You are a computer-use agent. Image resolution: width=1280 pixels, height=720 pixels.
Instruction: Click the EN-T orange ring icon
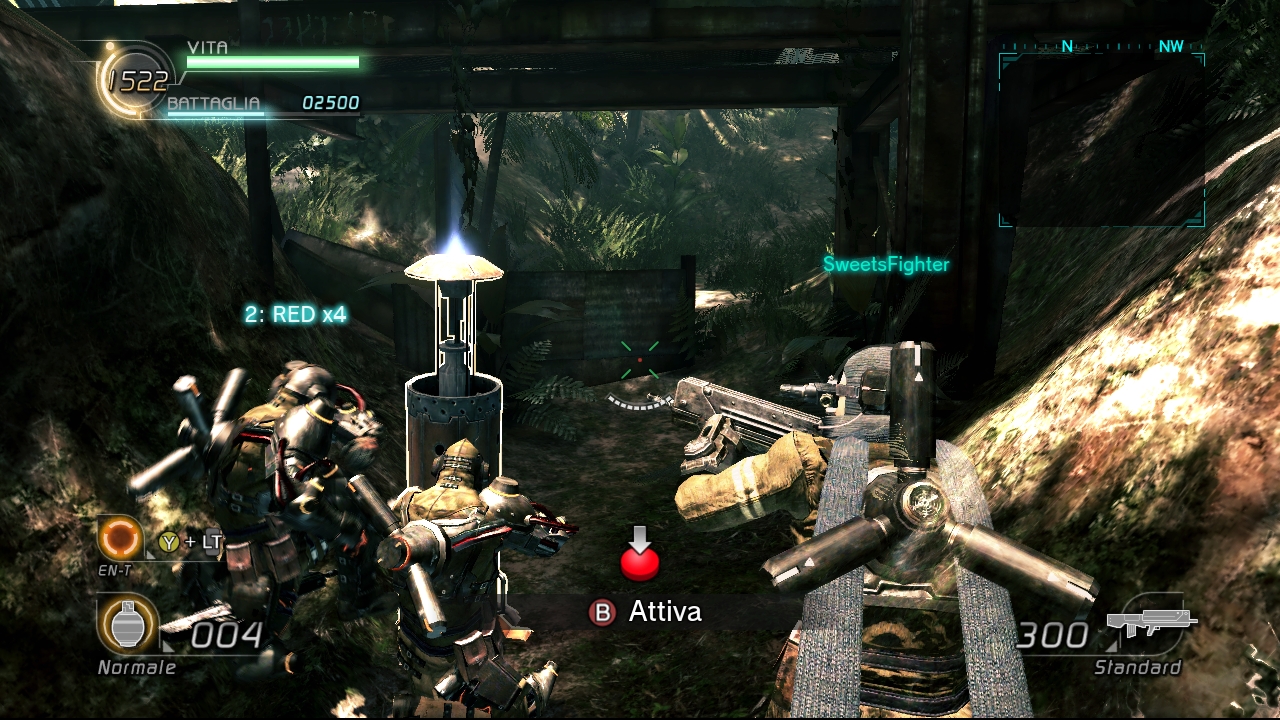[x=120, y=539]
